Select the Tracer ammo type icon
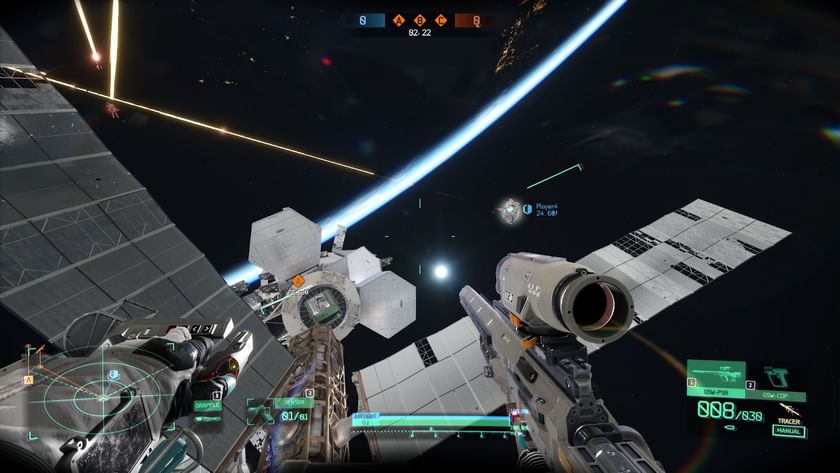Screen dimensions: 840x473 pos(790,408)
